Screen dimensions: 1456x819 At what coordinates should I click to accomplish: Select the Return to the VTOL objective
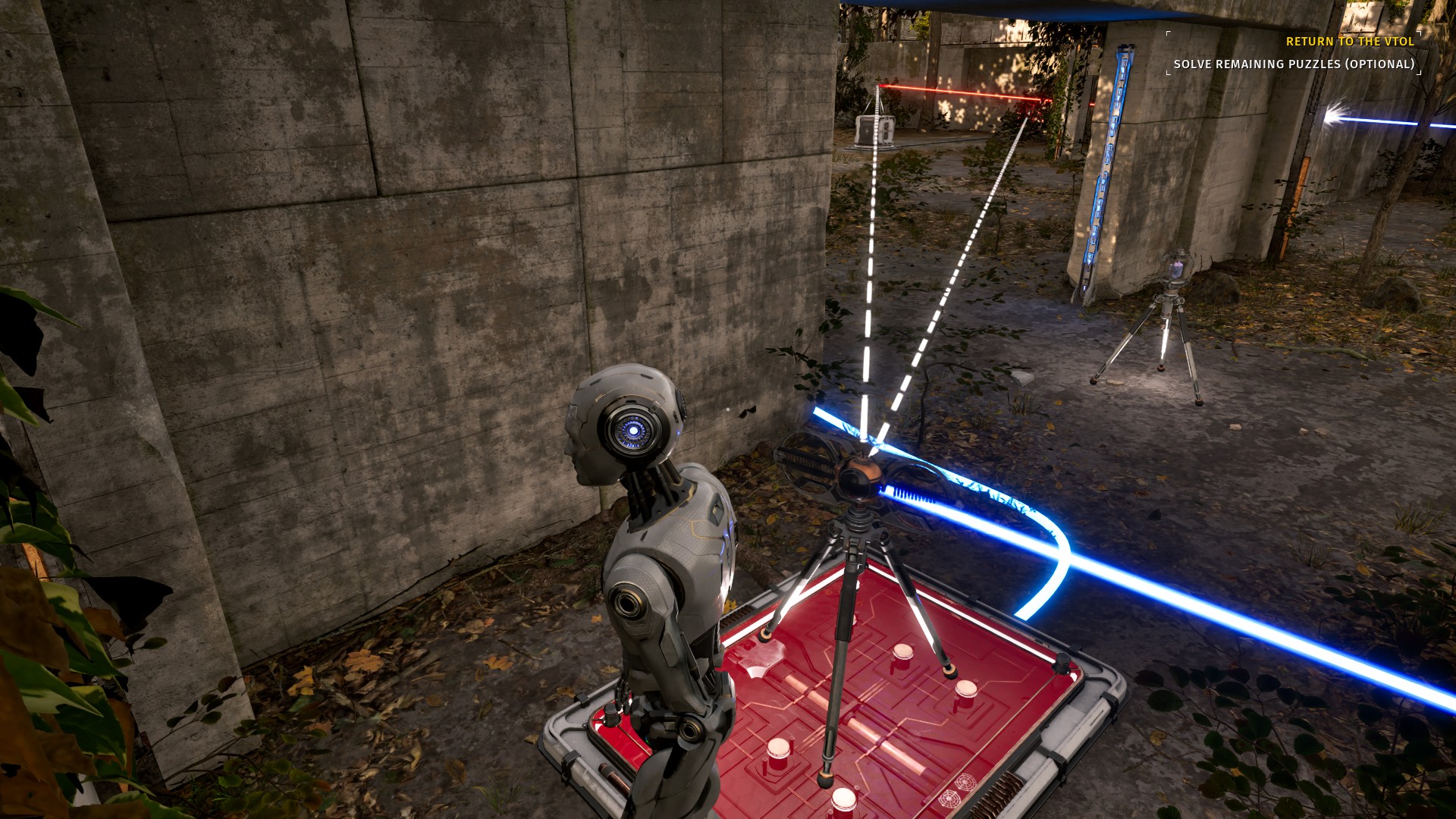point(1350,42)
